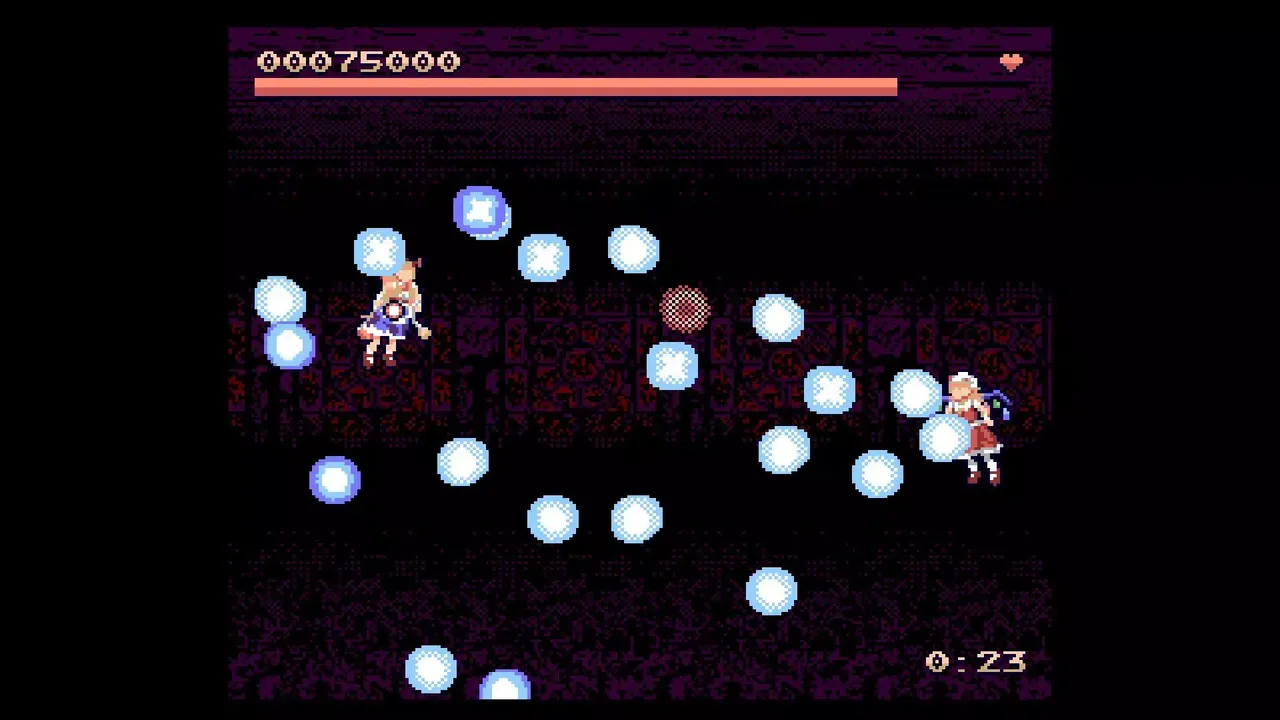
Task: Click the pink boss health bar
Action: [576, 87]
